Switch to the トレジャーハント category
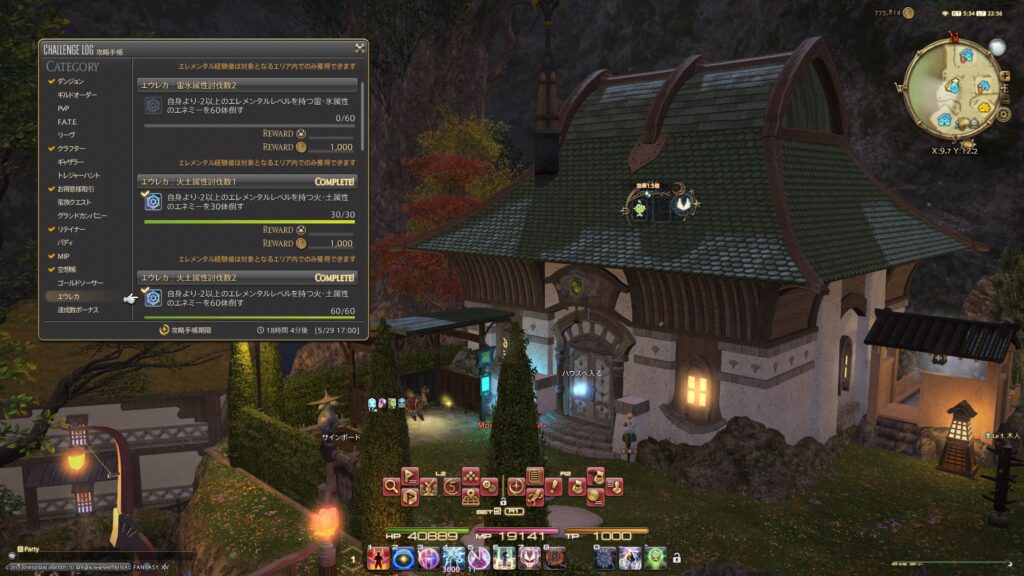This screenshot has height=576, width=1024. 78,175
